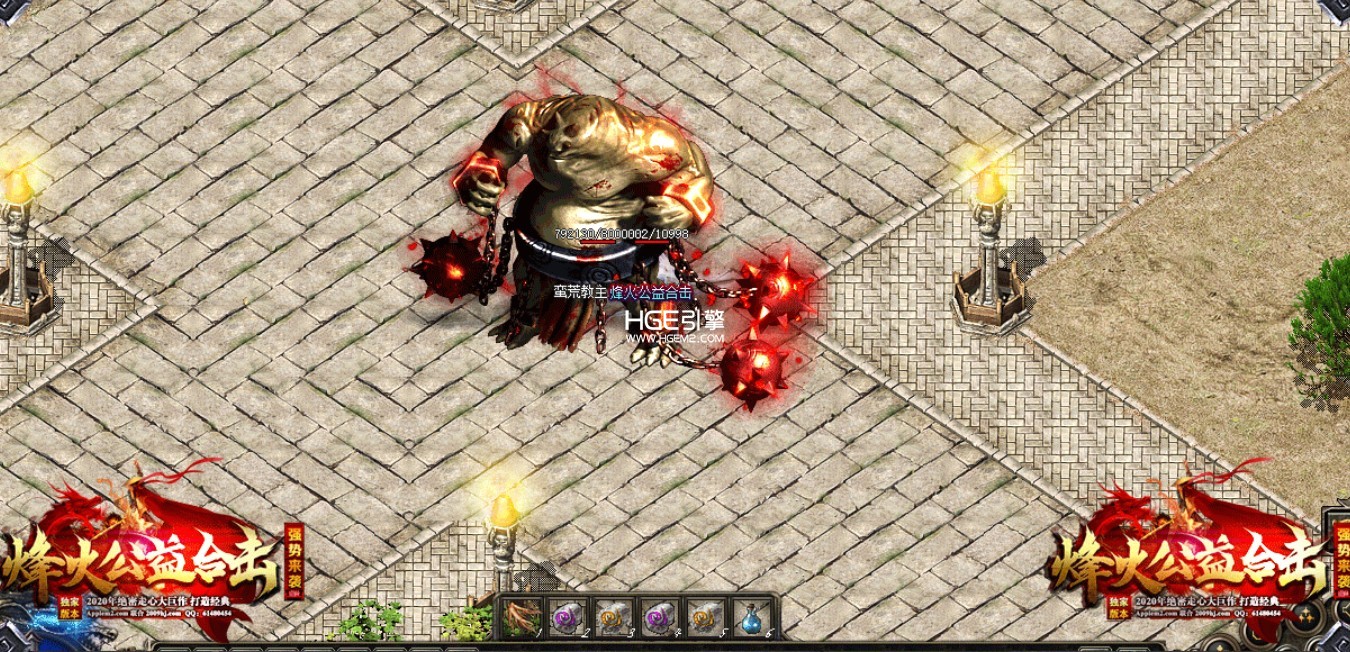The image size is (1350, 652).
Task: Use the ginseng root in hotbar slot 1
Action: click(521, 617)
